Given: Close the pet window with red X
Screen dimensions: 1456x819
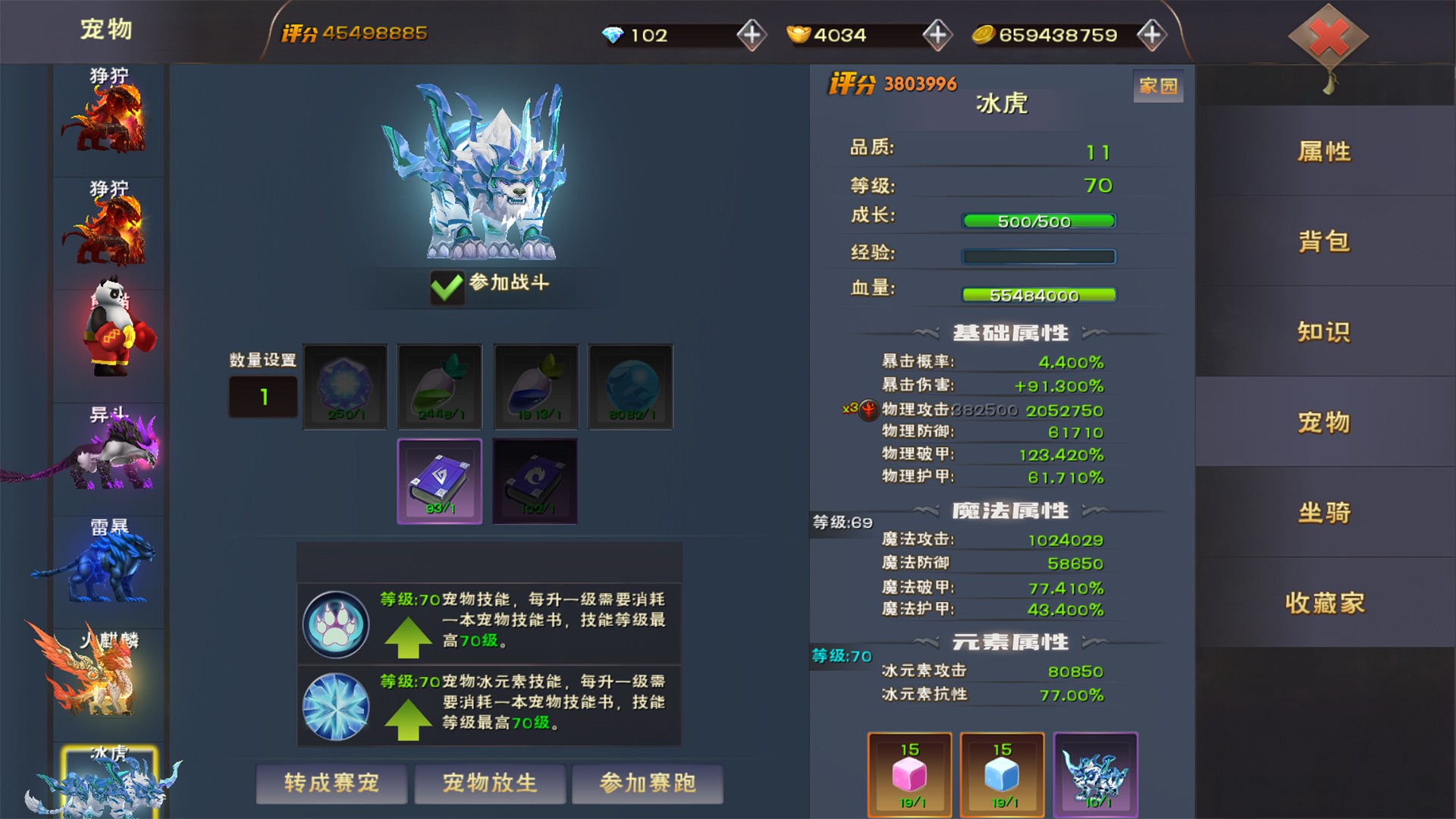Looking at the screenshot, I should 1329,37.
